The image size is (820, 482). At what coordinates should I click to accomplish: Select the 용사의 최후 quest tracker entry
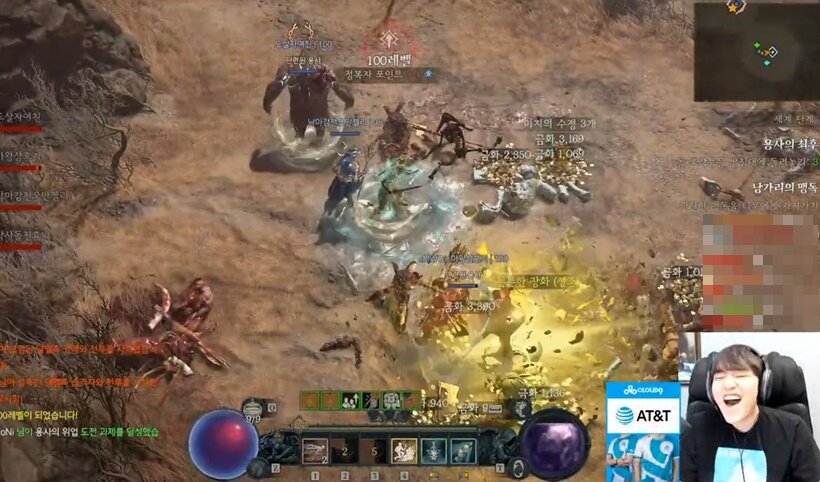790,144
